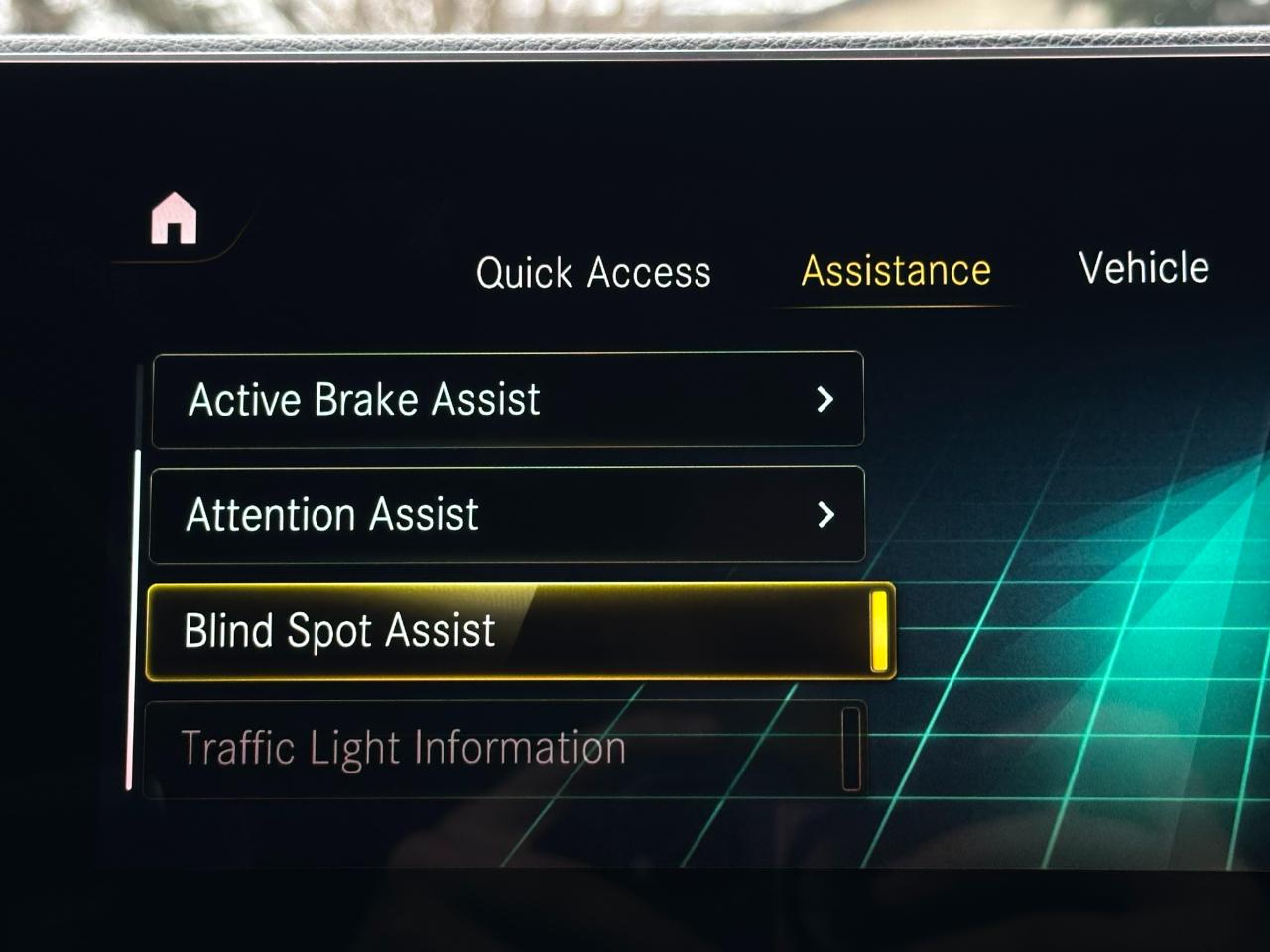This screenshot has height=952, width=1270.
Task: Switch to the Quick Access tab
Action: (593, 272)
